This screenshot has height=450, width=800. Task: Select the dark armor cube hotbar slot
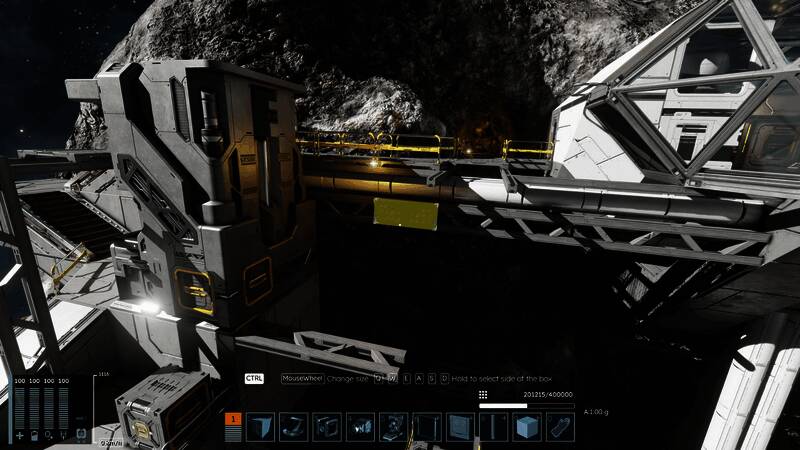point(260,427)
